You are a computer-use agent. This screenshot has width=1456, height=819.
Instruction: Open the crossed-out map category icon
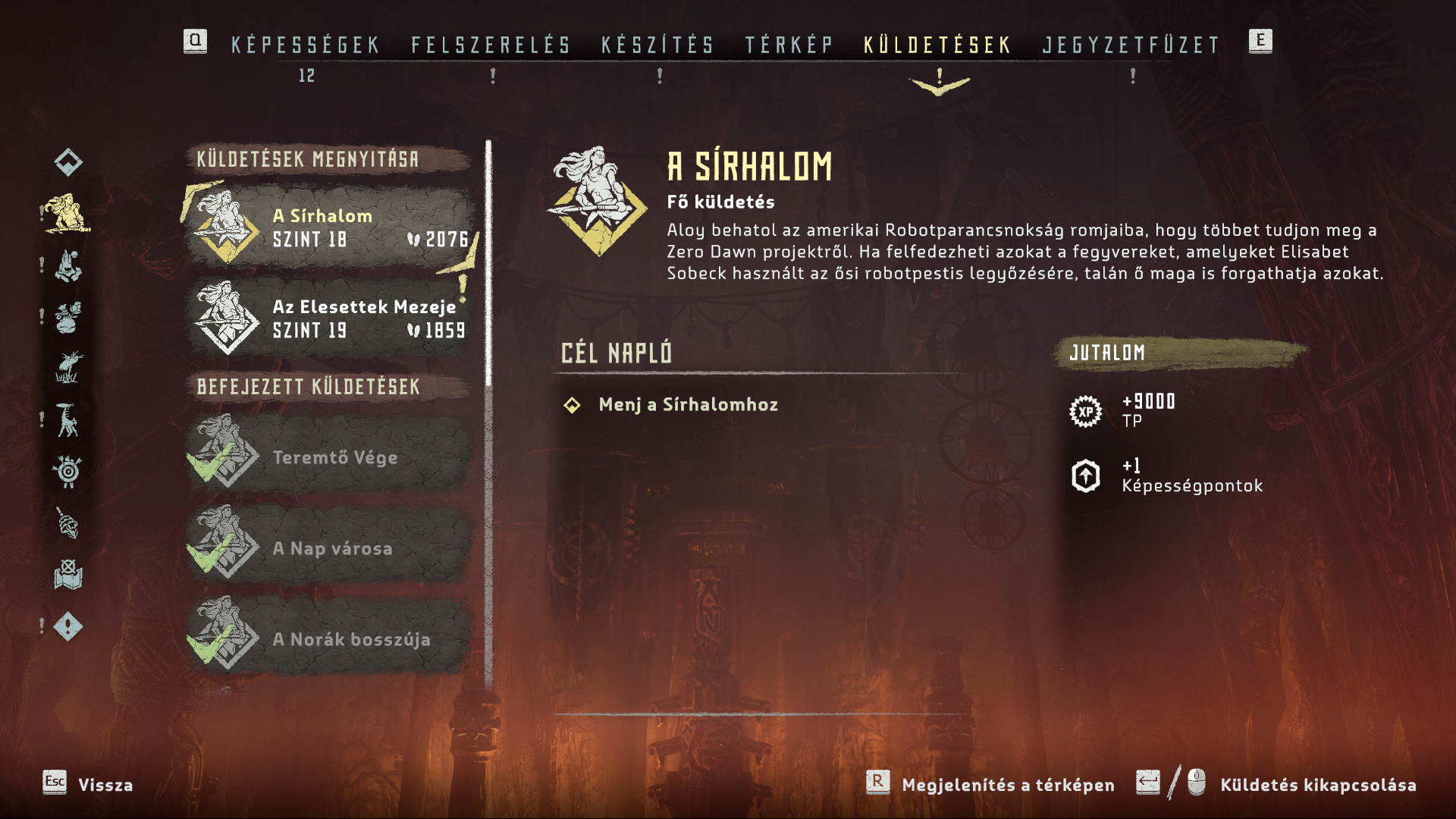pos(68,575)
